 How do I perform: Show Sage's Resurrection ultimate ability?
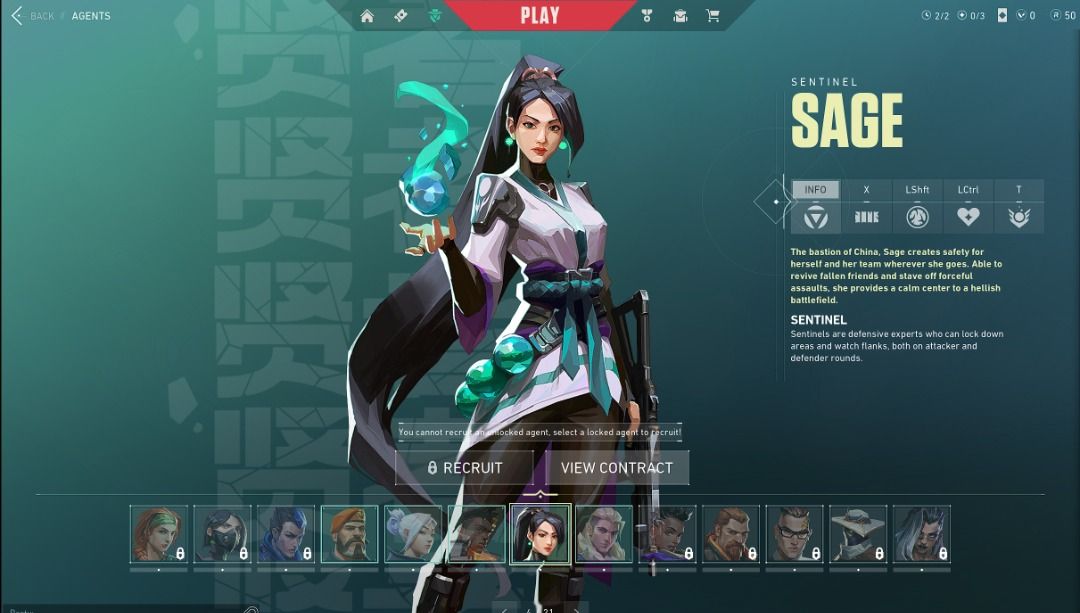pos(1018,216)
